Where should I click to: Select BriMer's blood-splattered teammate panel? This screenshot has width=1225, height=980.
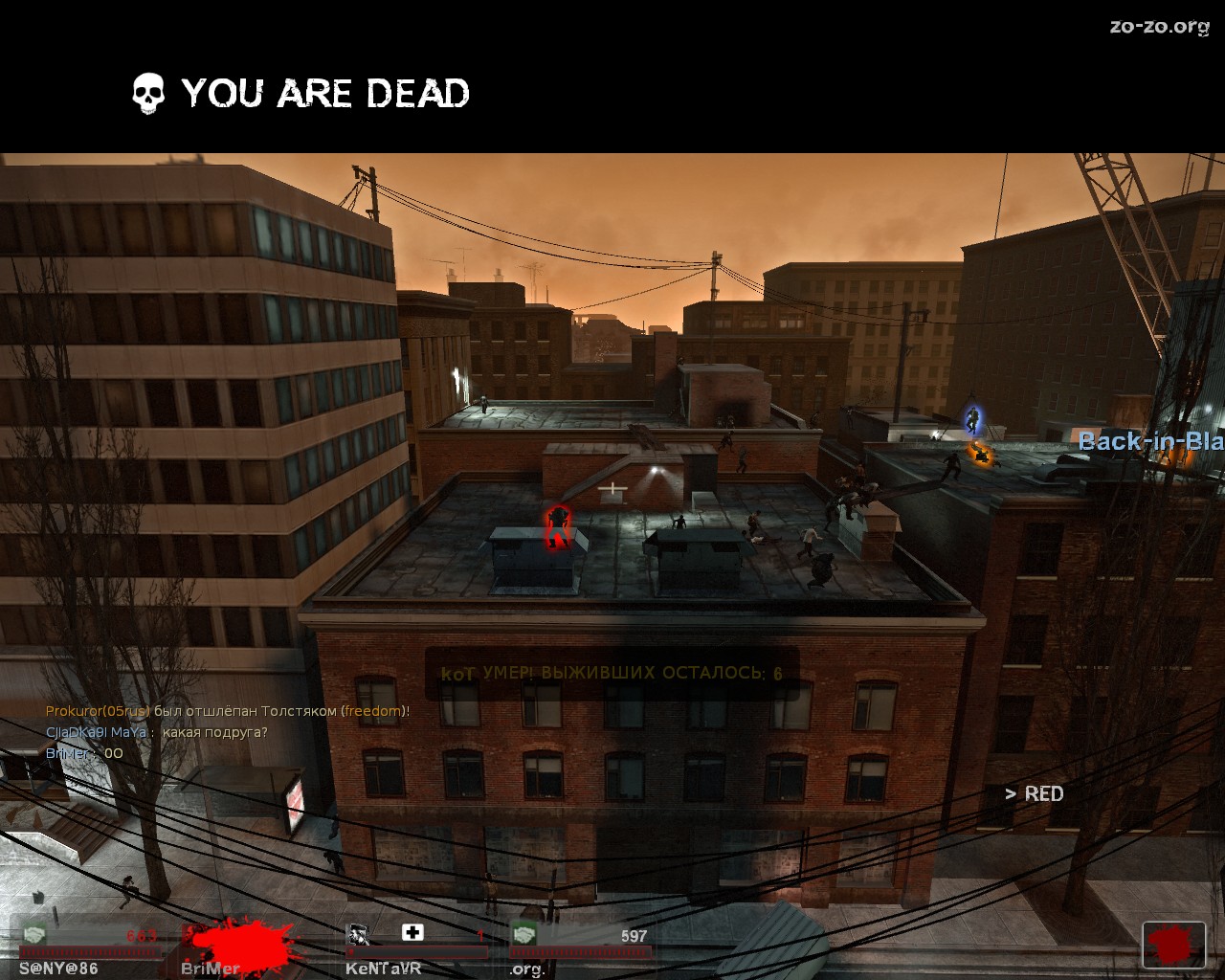(244, 947)
